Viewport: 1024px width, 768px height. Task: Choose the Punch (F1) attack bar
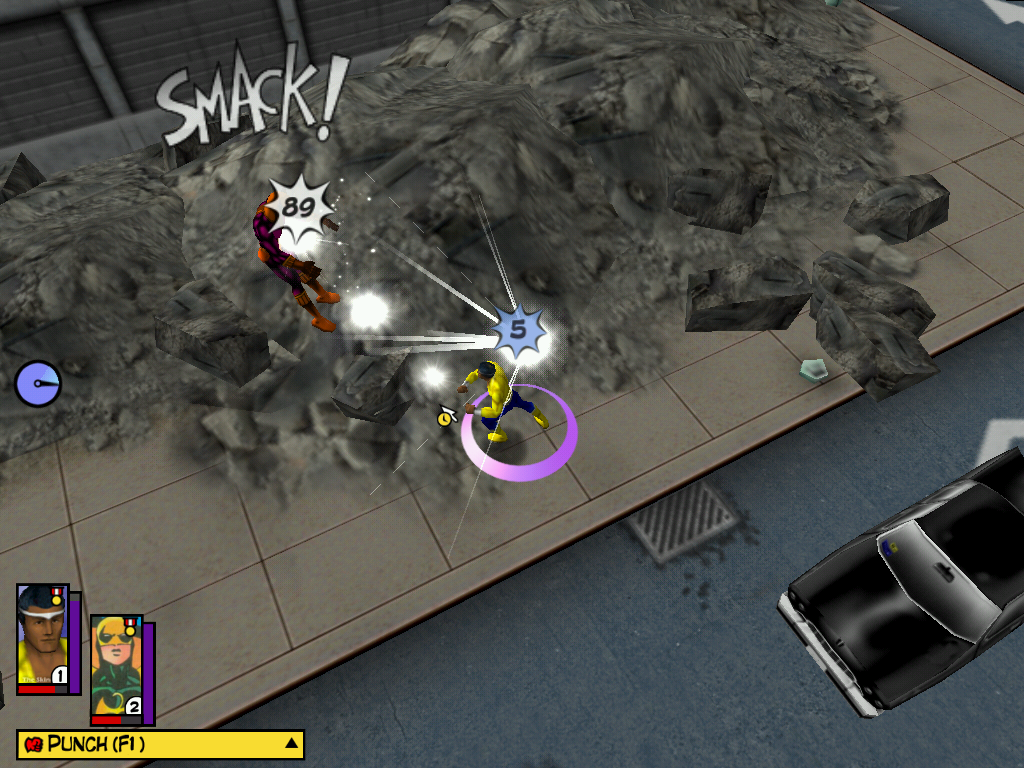tap(150, 744)
